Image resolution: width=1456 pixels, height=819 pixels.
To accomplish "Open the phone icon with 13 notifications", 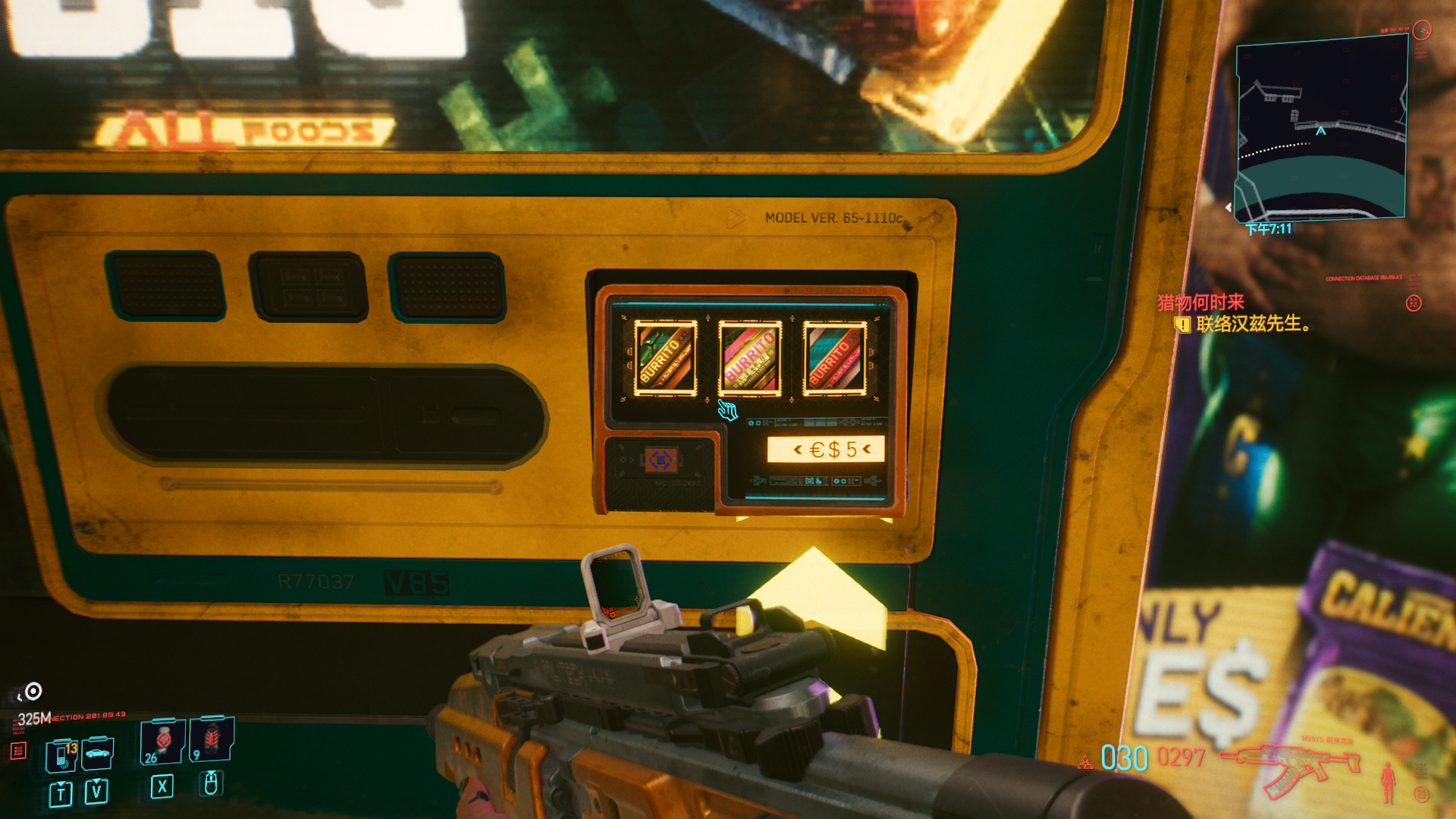I will 62,755.
